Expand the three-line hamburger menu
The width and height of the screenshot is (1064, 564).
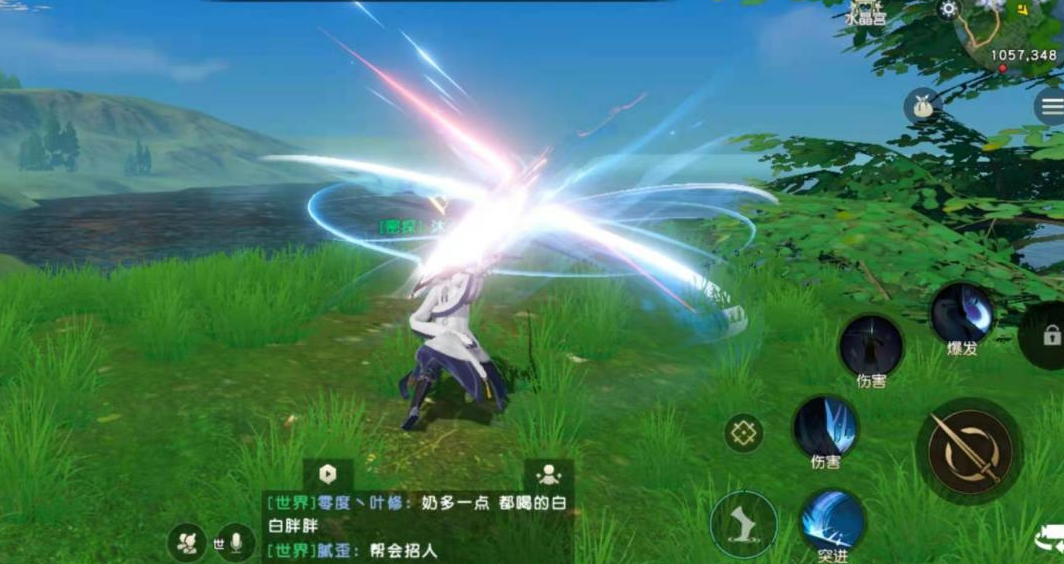click(1050, 106)
